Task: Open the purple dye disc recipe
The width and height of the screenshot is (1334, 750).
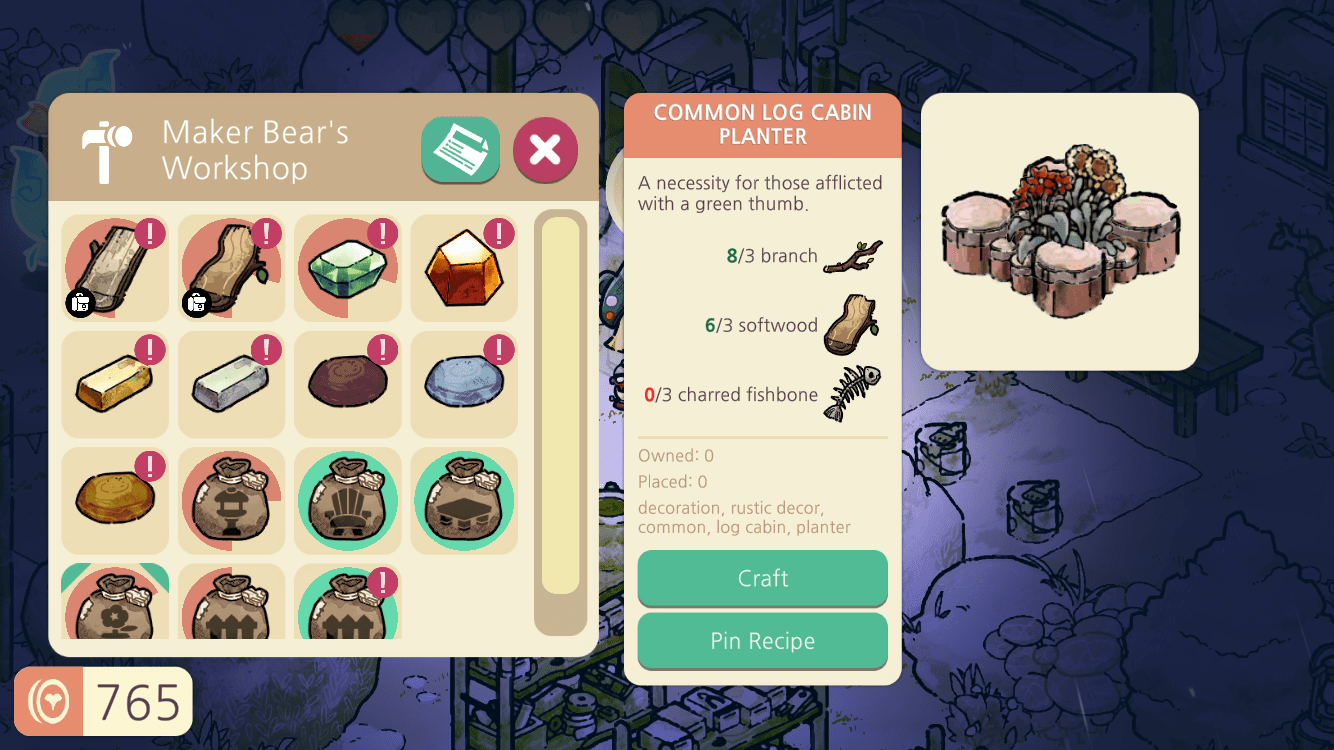Action: pos(347,384)
